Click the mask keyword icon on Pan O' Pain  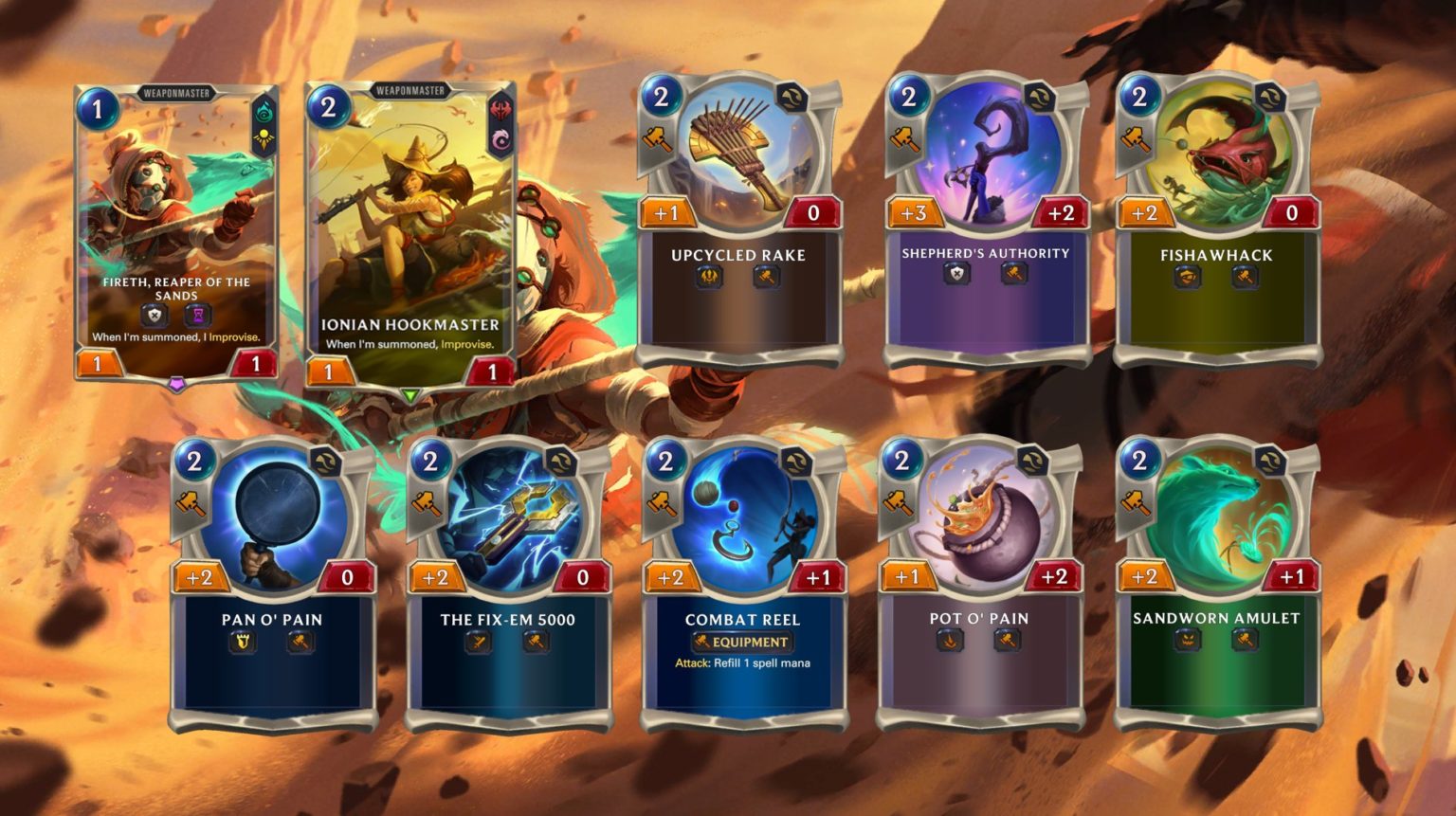tap(244, 642)
